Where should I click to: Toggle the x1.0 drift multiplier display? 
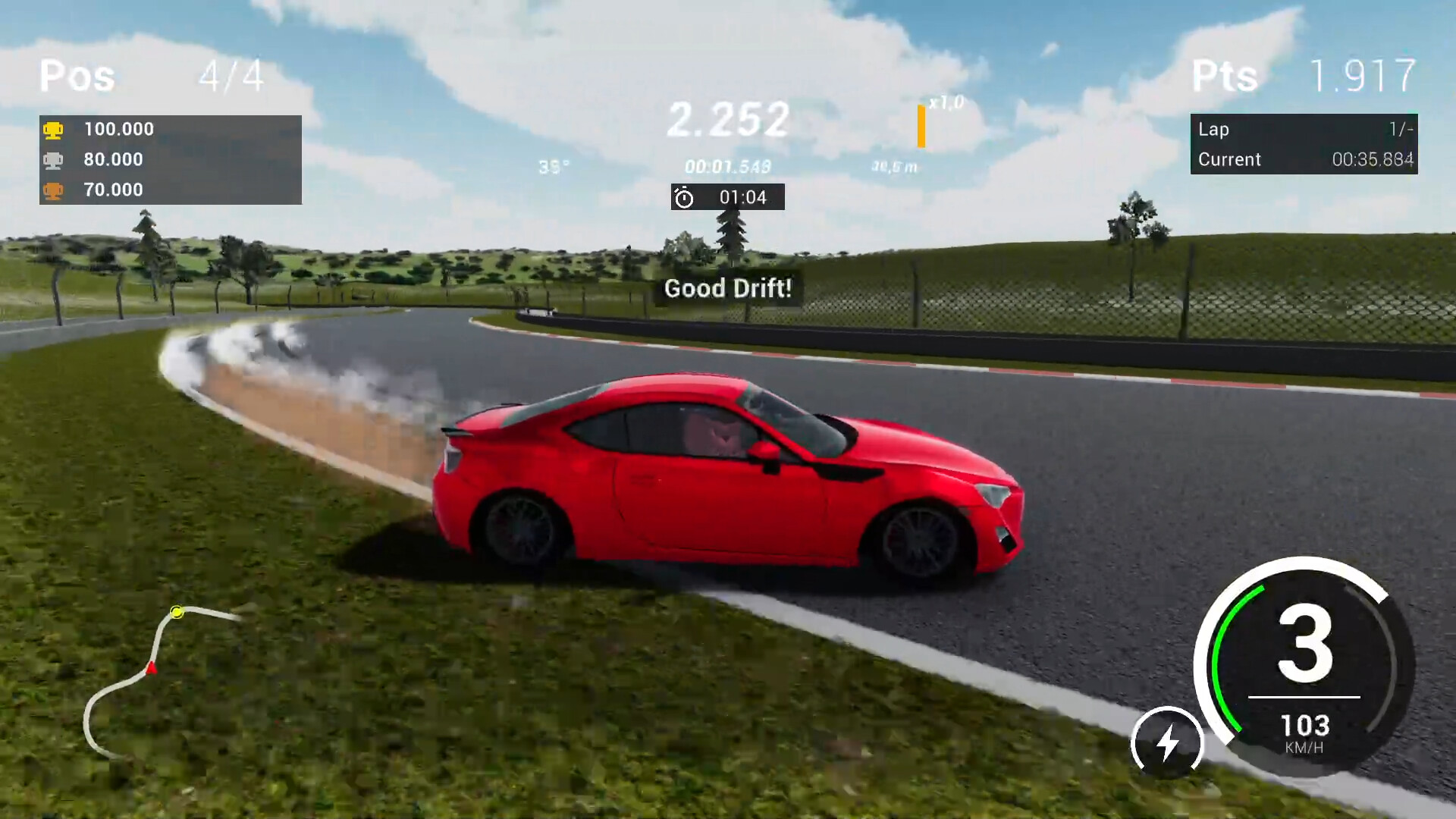(x=945, y=101)
